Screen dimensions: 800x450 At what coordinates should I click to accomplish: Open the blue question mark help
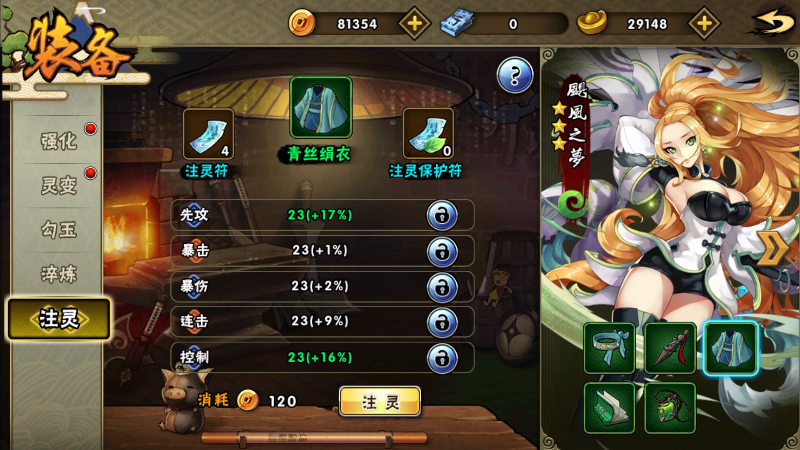(515, 74)
